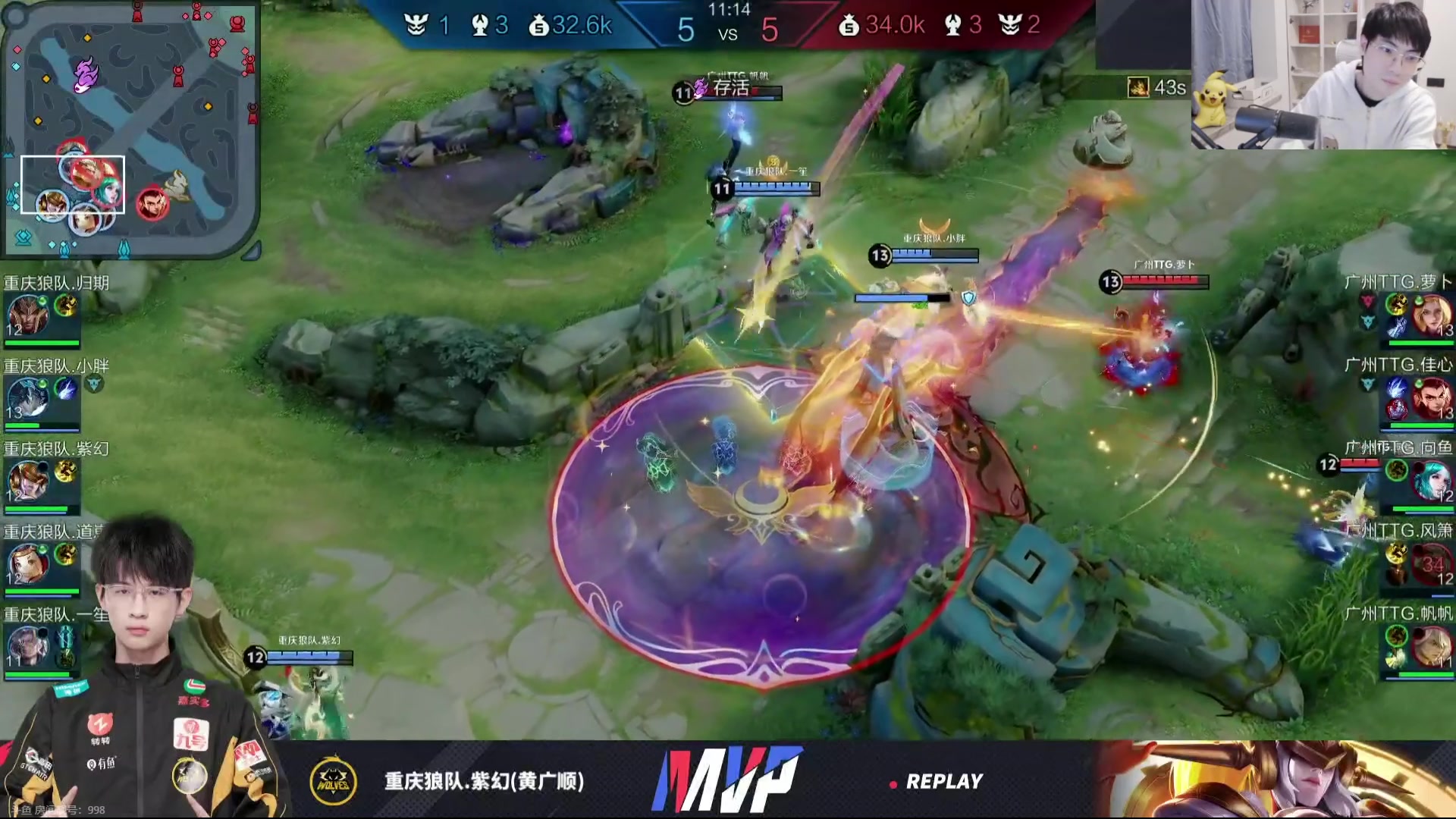Click the MVP banner logo
1456x819 pixels.
[726, 780]
